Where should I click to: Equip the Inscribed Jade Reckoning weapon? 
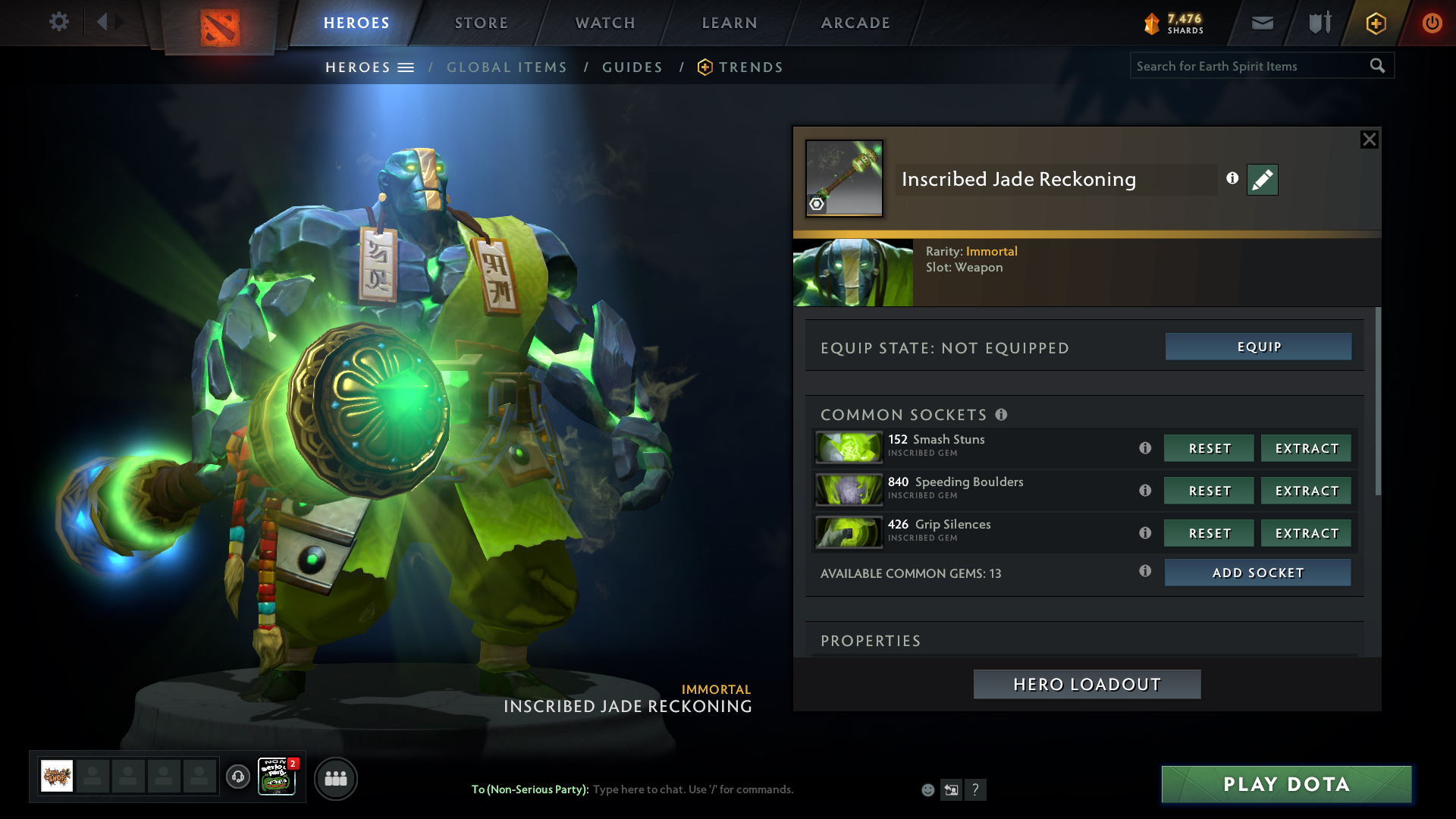pyautogui.click(x=1258, y=347)
